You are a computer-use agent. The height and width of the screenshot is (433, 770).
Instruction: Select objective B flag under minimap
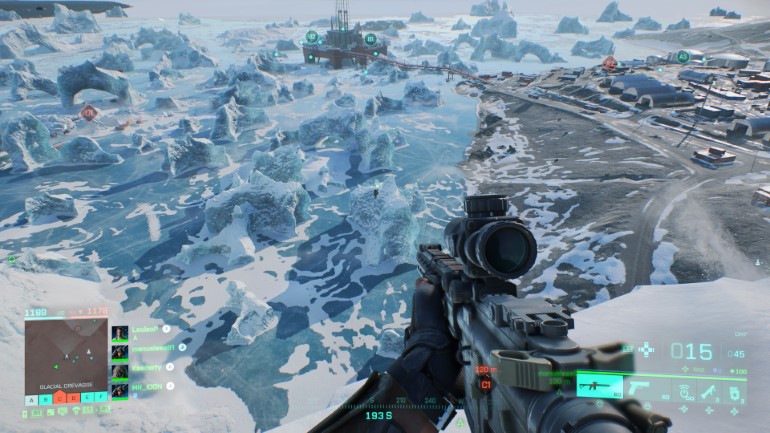pyautogui.click(x=45, y=398)
